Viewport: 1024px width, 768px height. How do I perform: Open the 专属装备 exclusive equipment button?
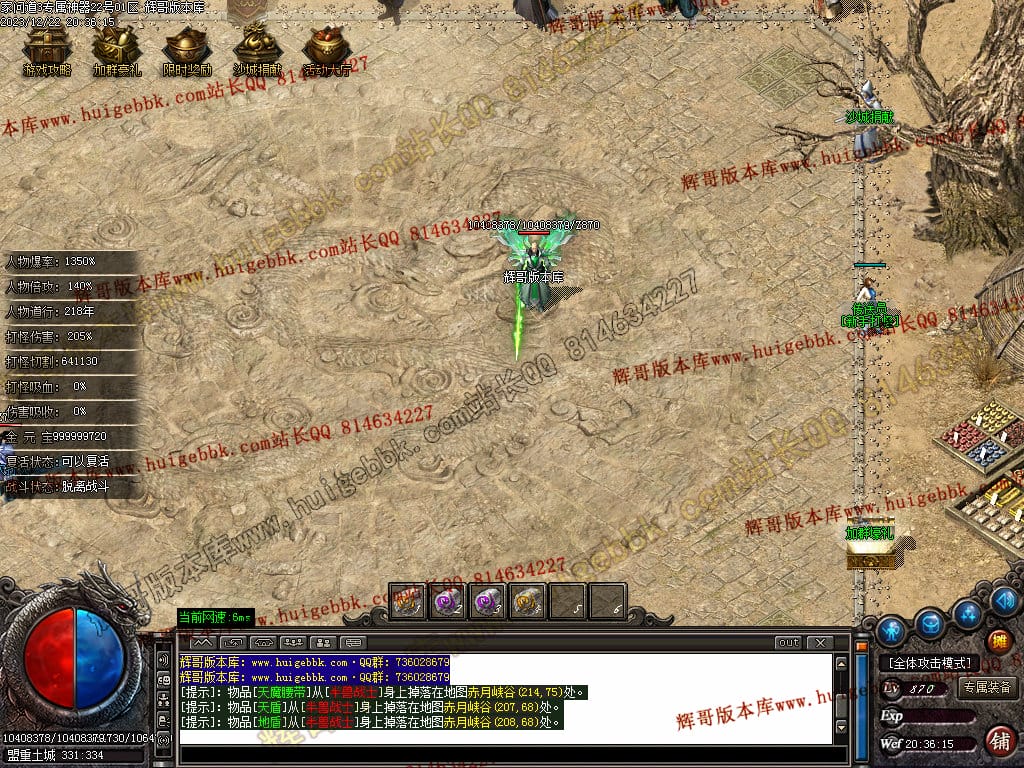click(x=987, y=688)
